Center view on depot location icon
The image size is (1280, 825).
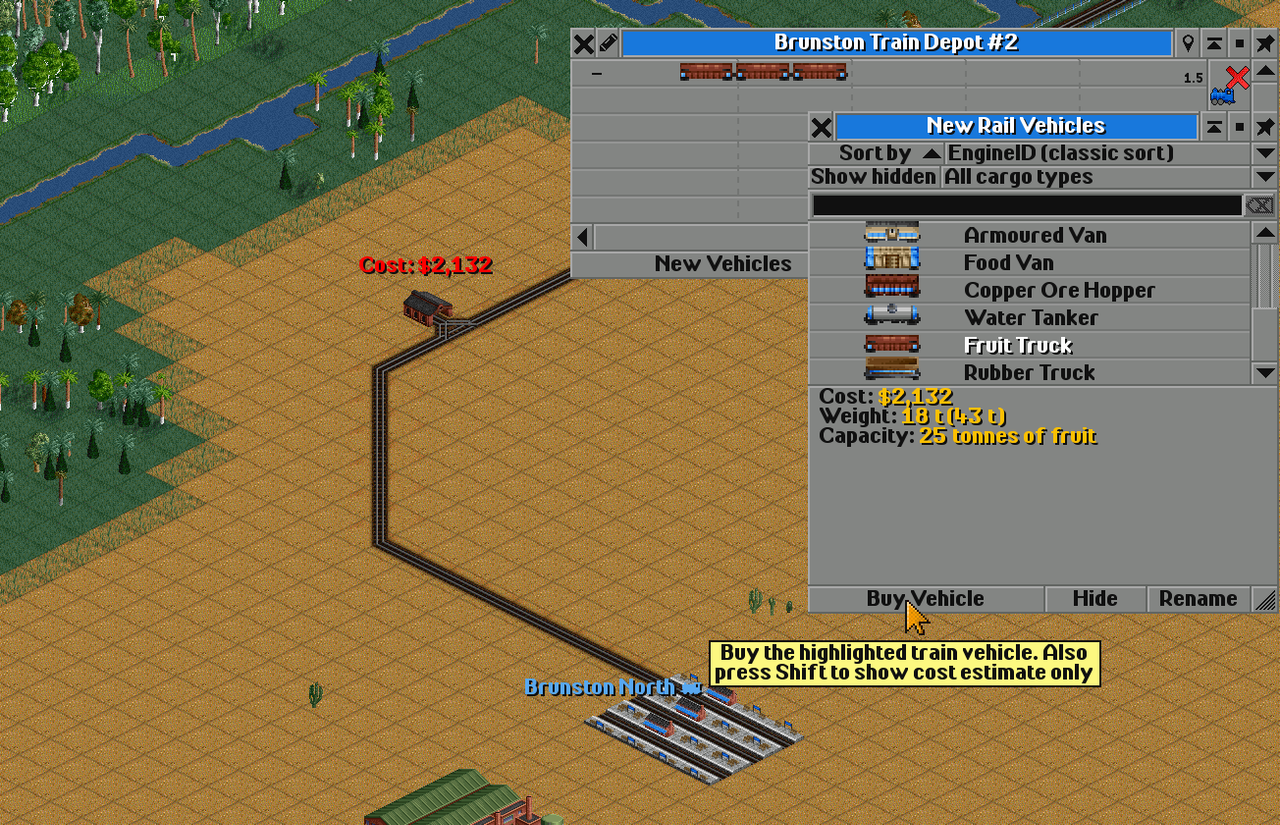click(1188, 44)
